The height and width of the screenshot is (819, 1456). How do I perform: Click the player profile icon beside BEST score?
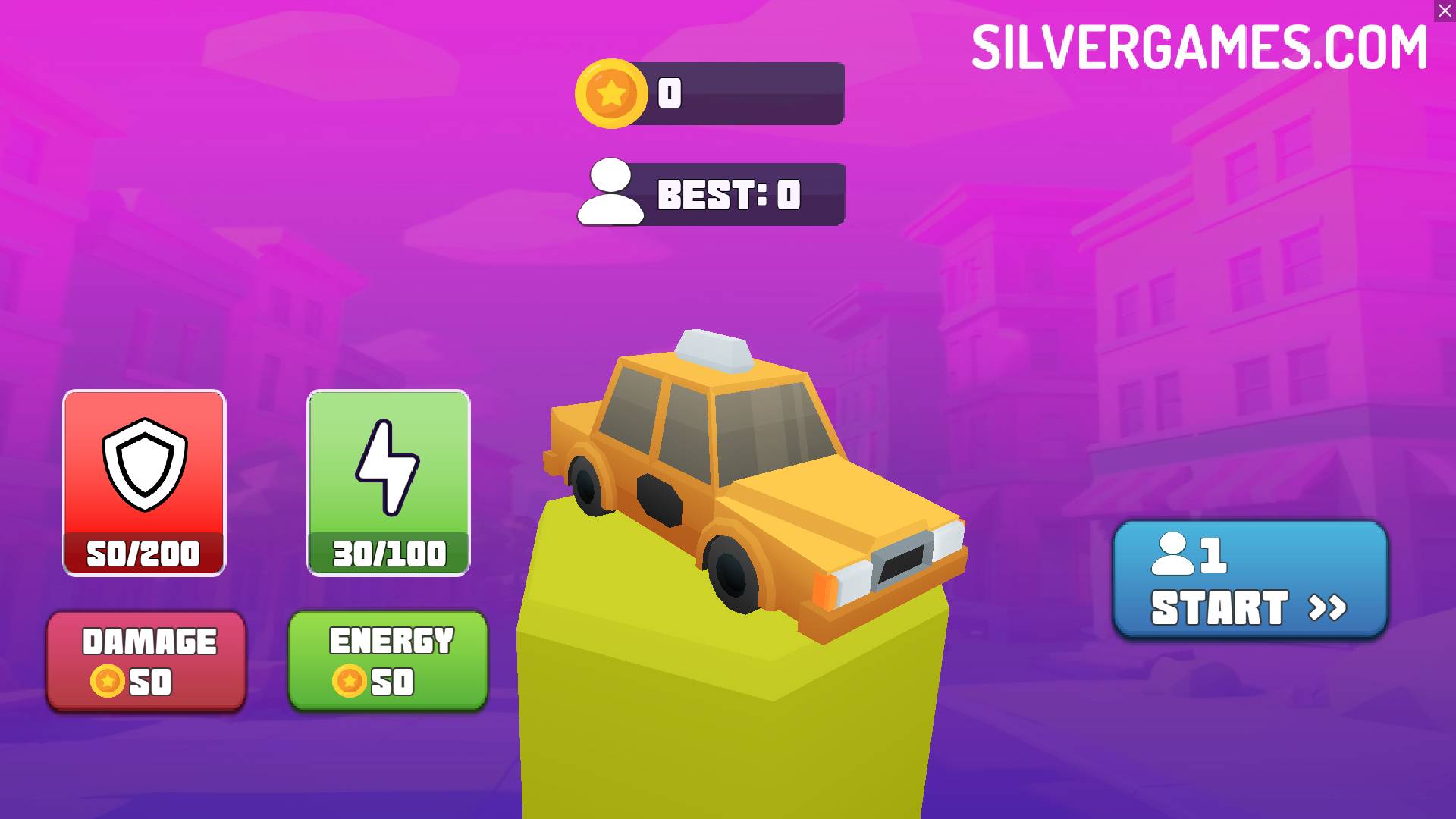click(x=611, y=193)
